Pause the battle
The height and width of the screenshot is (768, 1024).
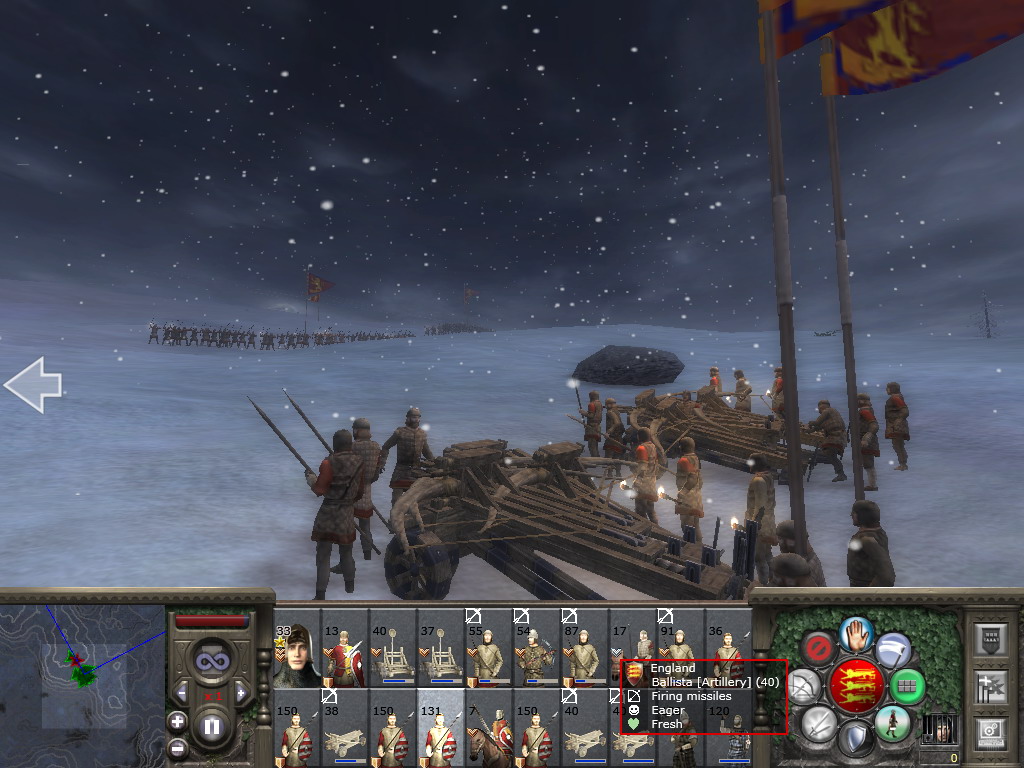211,726
